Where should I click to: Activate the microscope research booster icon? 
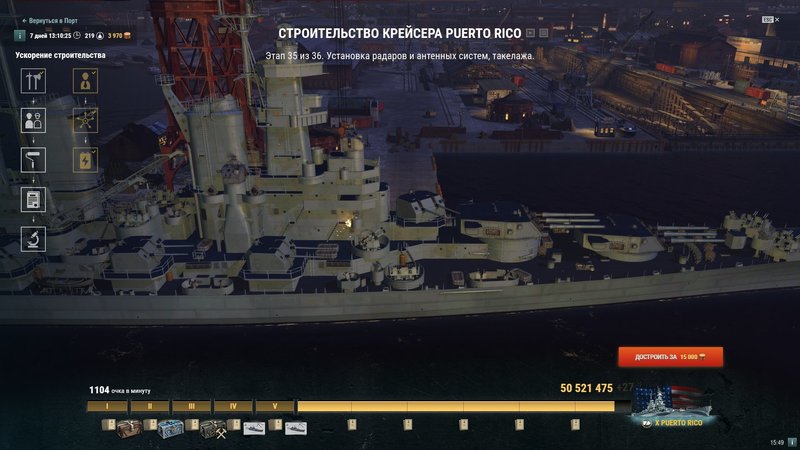click(x=34, y=238)
